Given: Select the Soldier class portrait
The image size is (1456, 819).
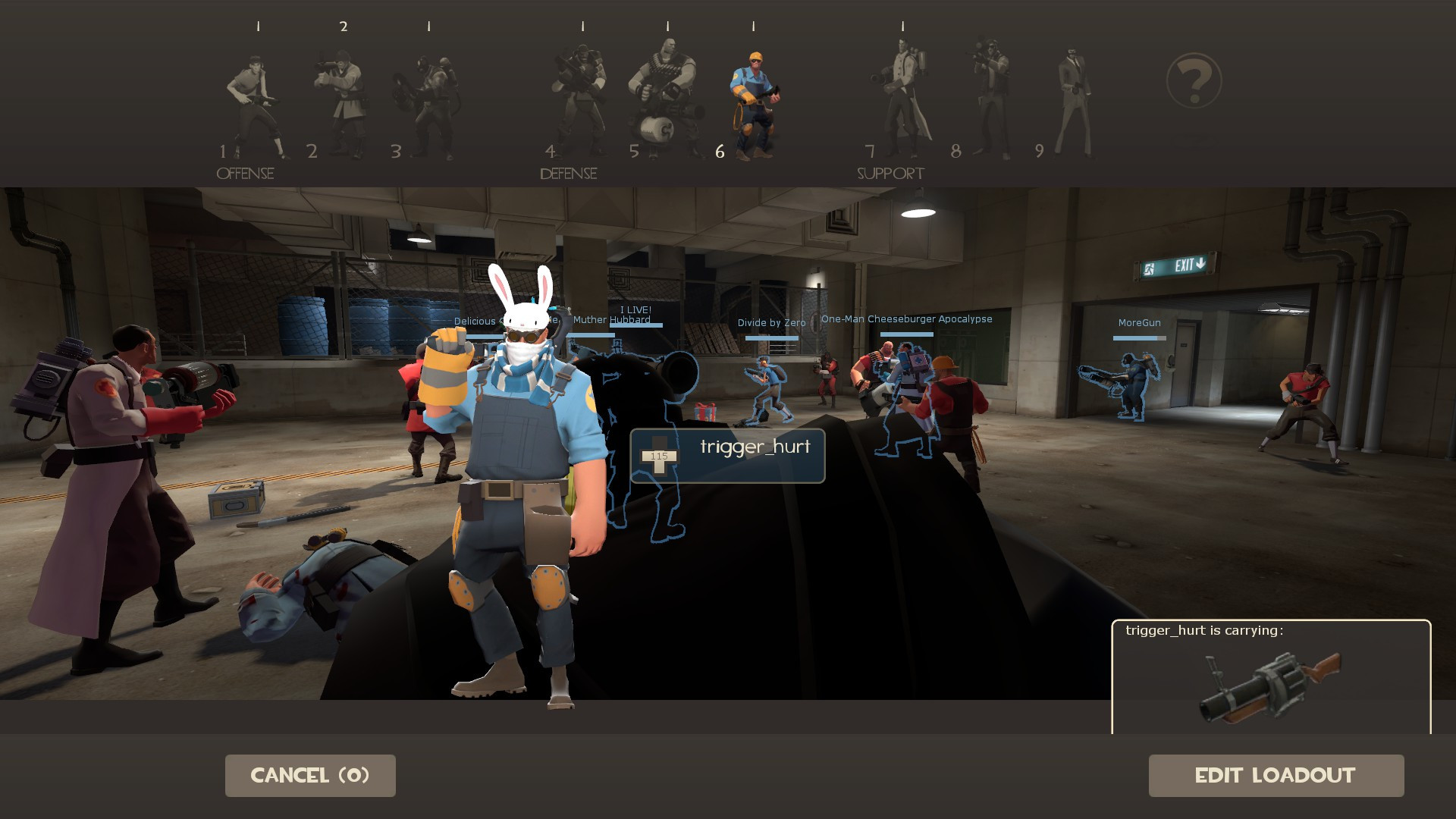Looking at the screenshot, I should [341, 99].
